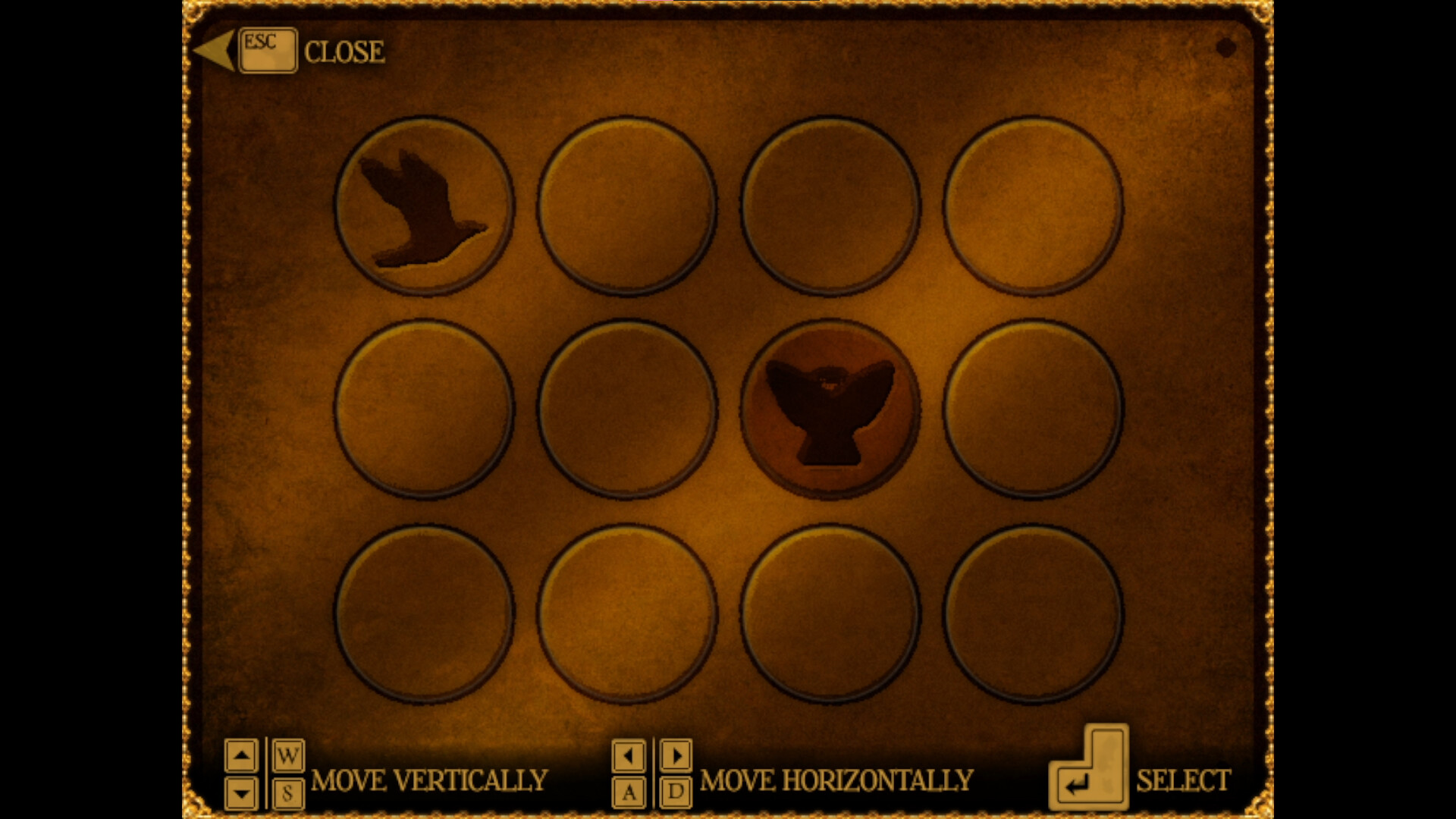The height and width of the screenshot is (819, 1456).
Task: Click the S key button
Action: point(287,793)
